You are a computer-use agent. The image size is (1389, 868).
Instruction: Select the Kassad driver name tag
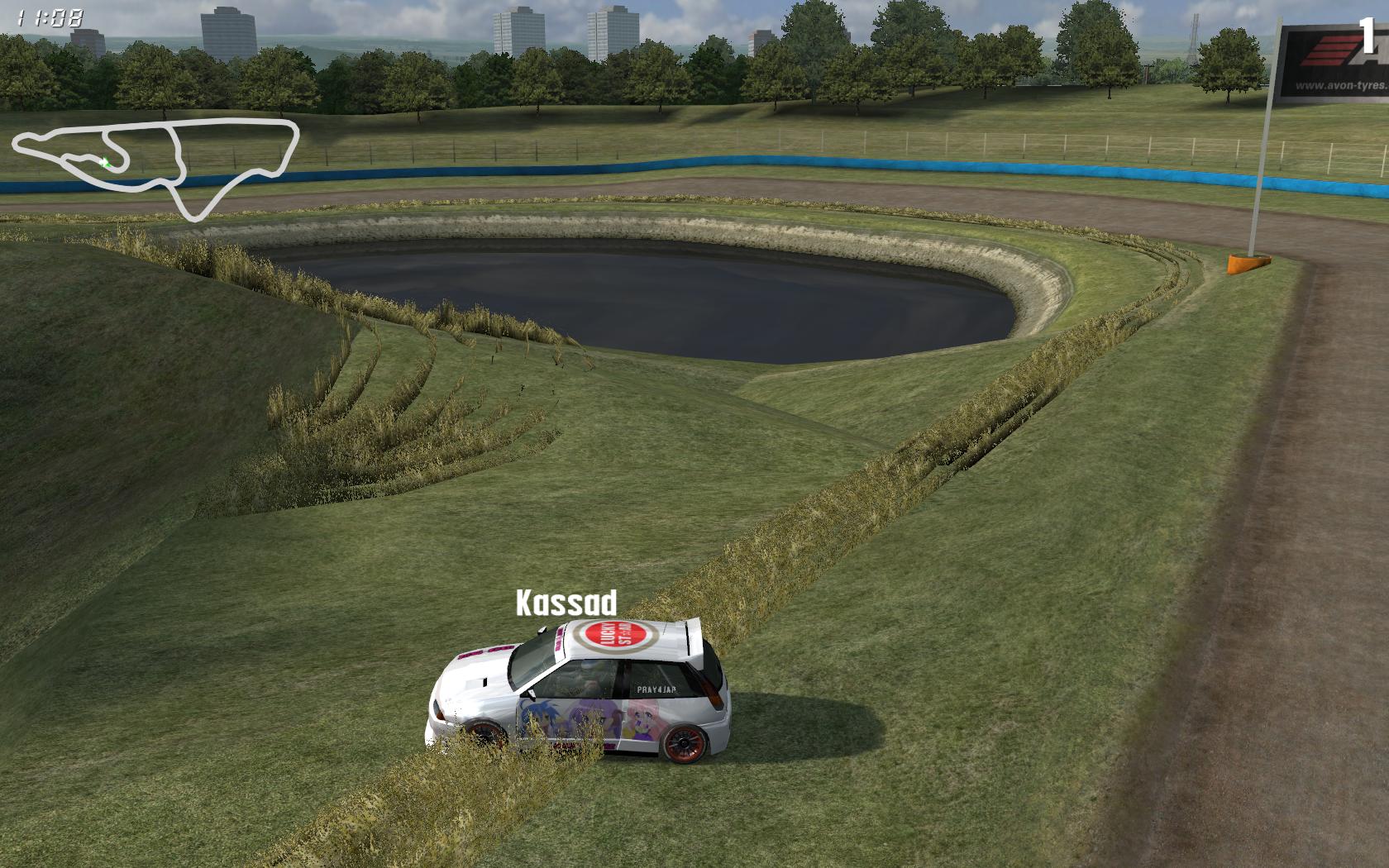(566, 603)
